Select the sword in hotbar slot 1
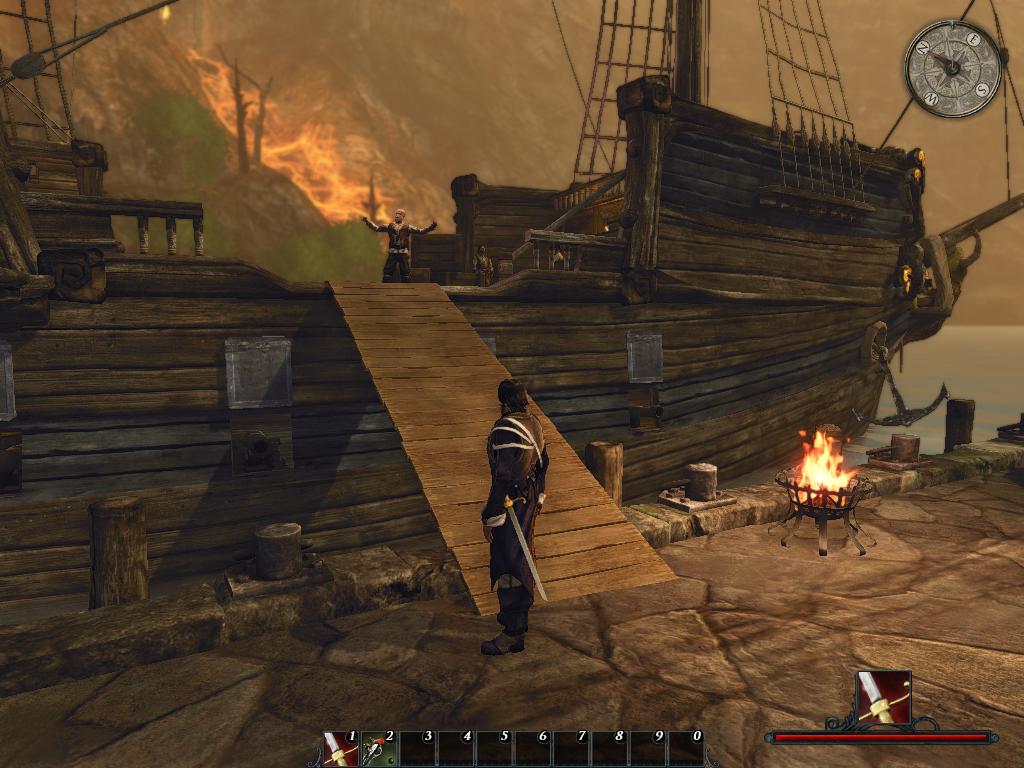 coord(341,749)
